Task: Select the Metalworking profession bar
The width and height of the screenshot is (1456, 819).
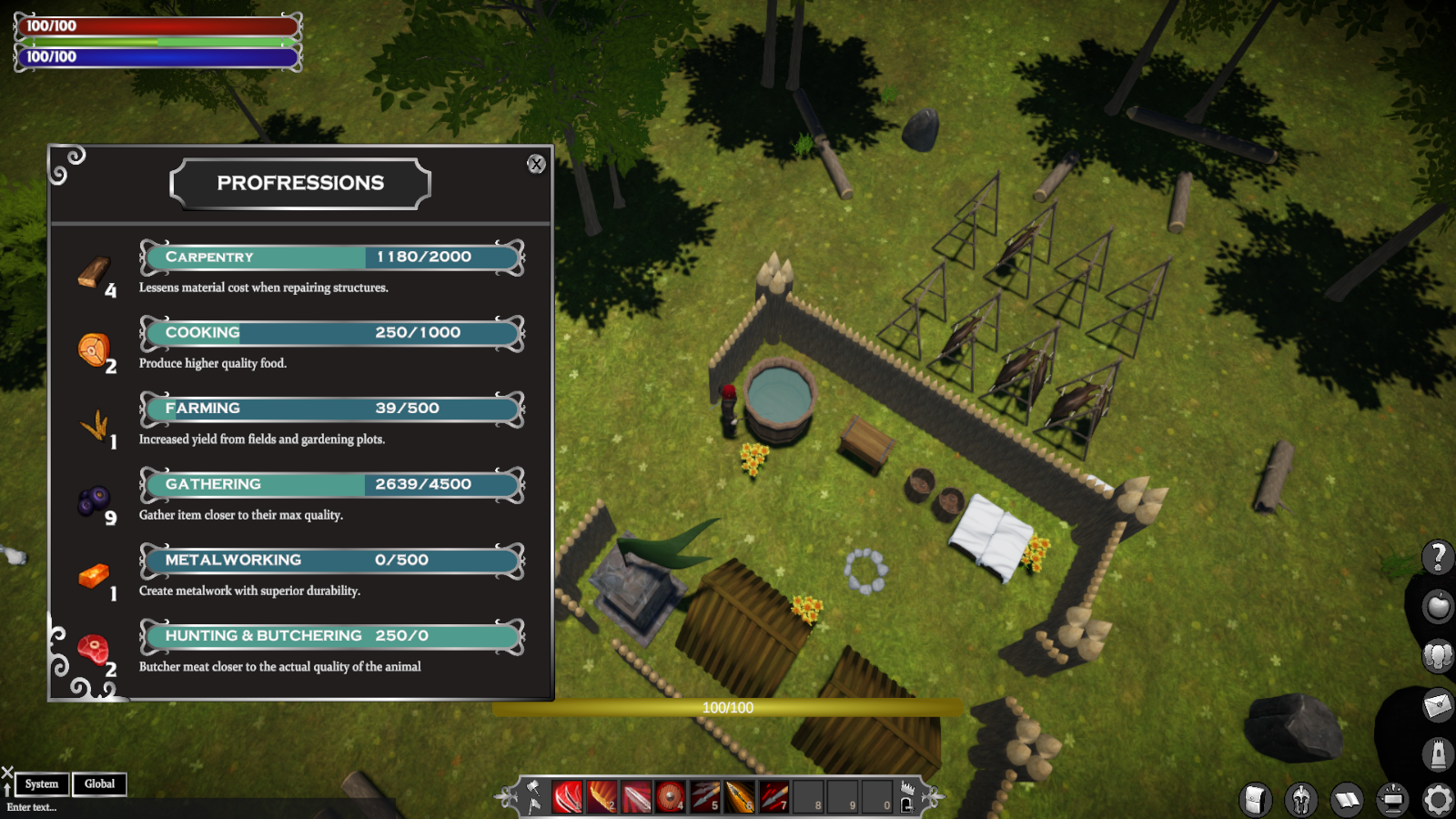Action: pyautogui.click(x=332, y=561)
